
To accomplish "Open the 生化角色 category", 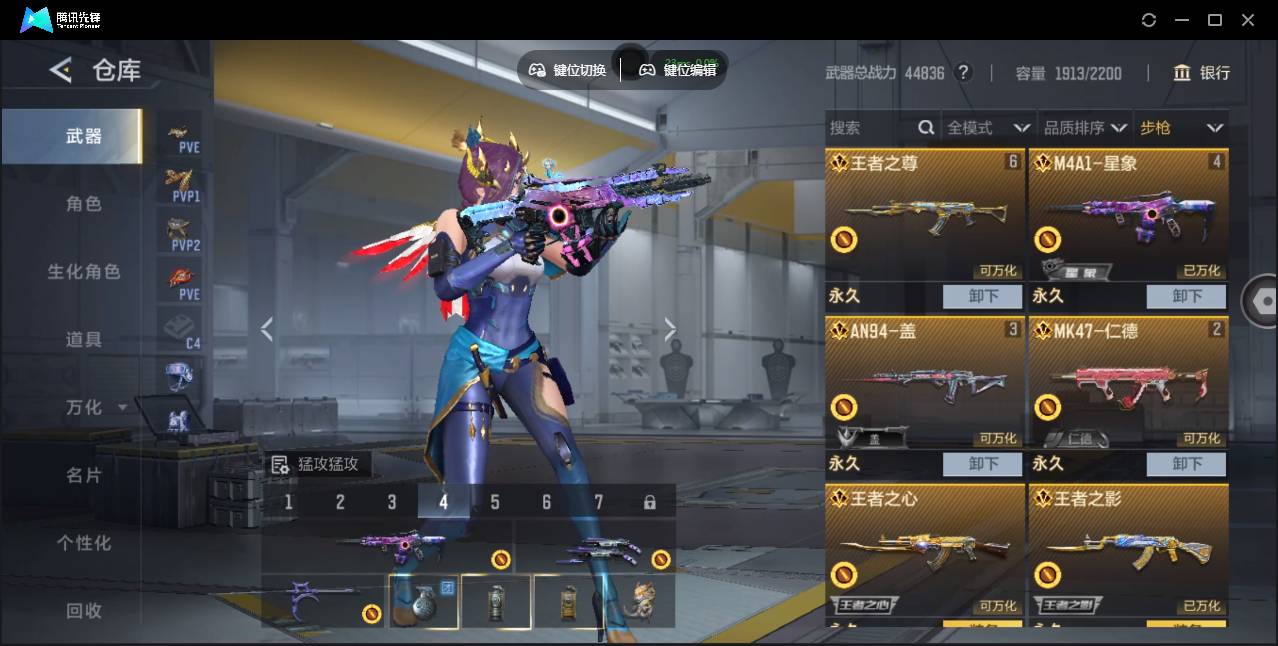I will 84,272.
